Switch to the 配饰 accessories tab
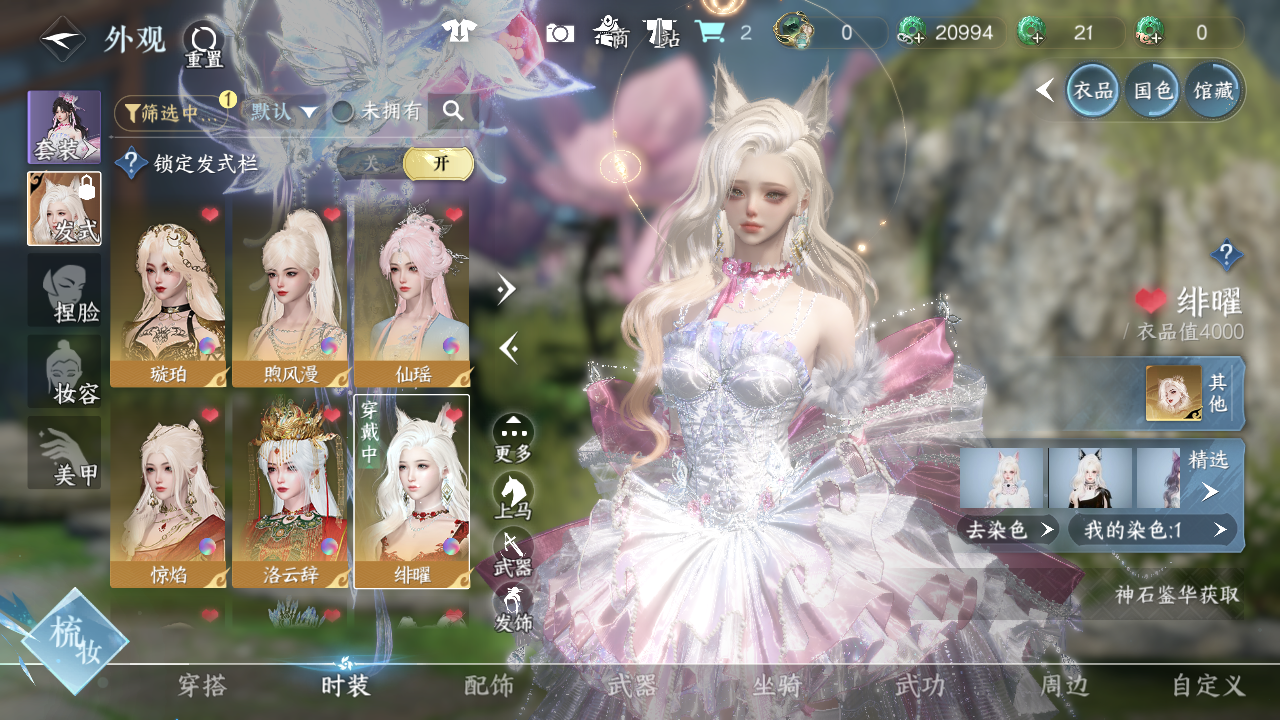This screenshot has width=1280, height=720. click(x=489, y=686)
